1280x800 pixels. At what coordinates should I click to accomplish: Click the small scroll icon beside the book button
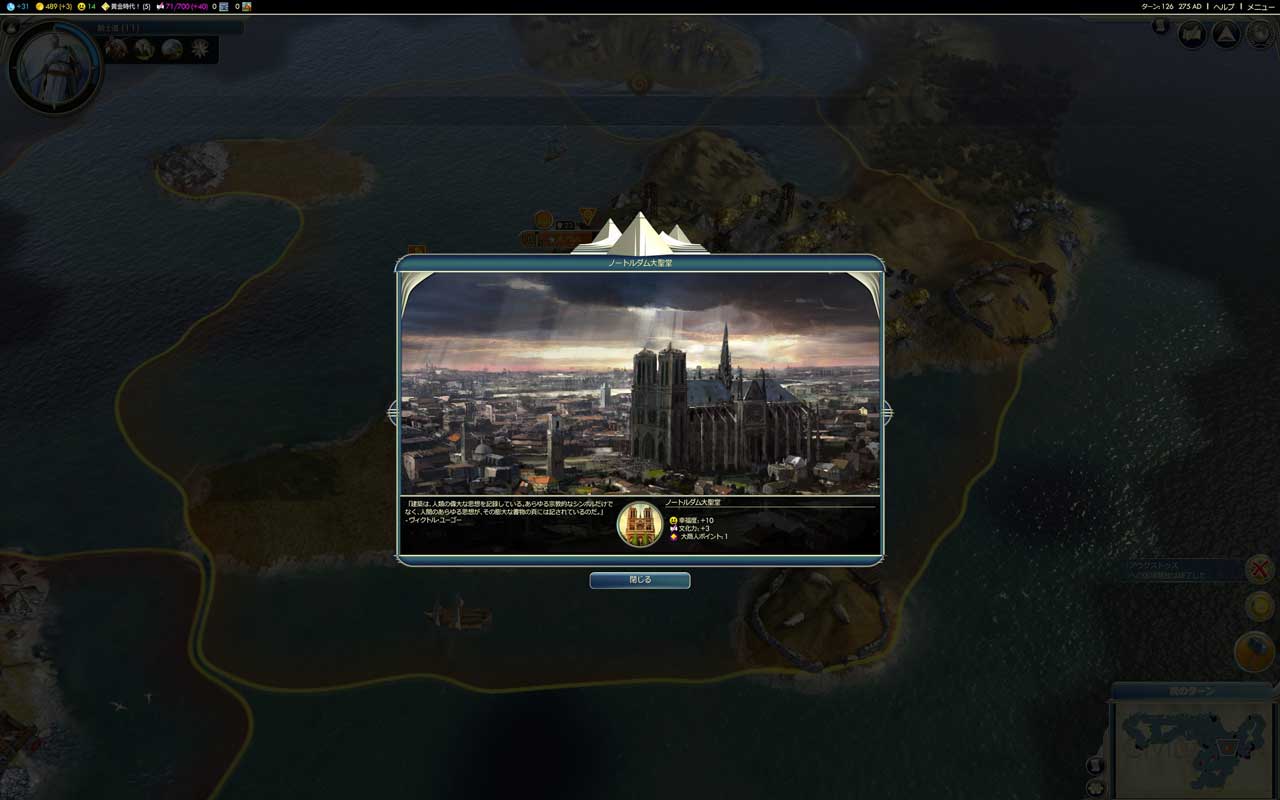click(1160, 27)
